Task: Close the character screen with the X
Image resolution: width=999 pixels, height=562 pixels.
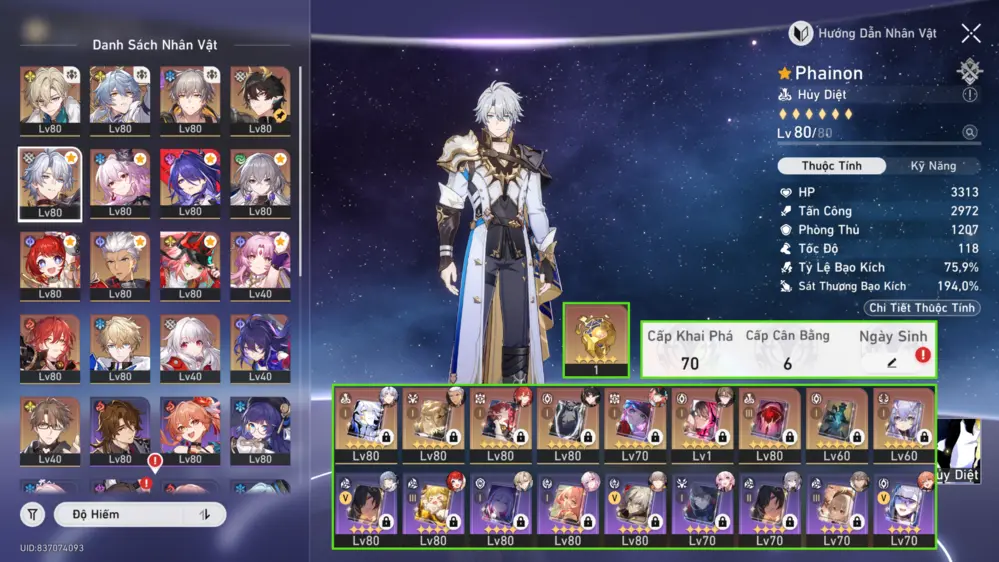Action: tap(971, 33)
